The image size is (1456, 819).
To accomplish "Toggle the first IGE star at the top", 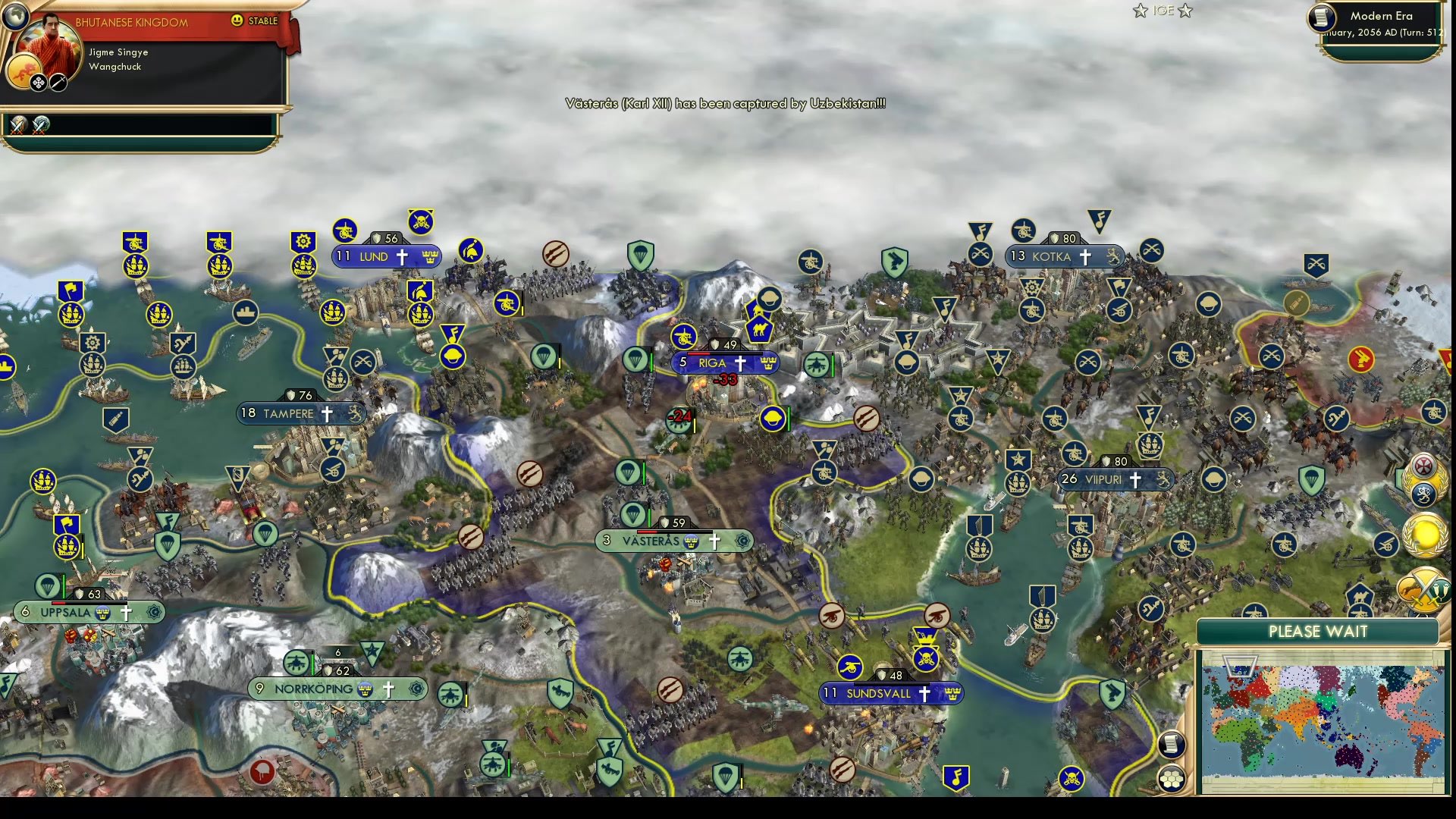I will (1141, 11).
